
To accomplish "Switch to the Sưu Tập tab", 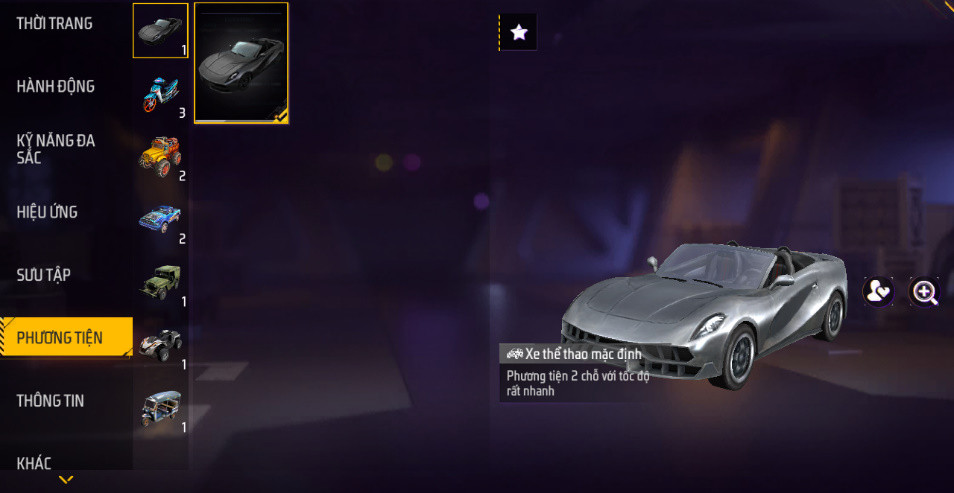I will point(44,275).
